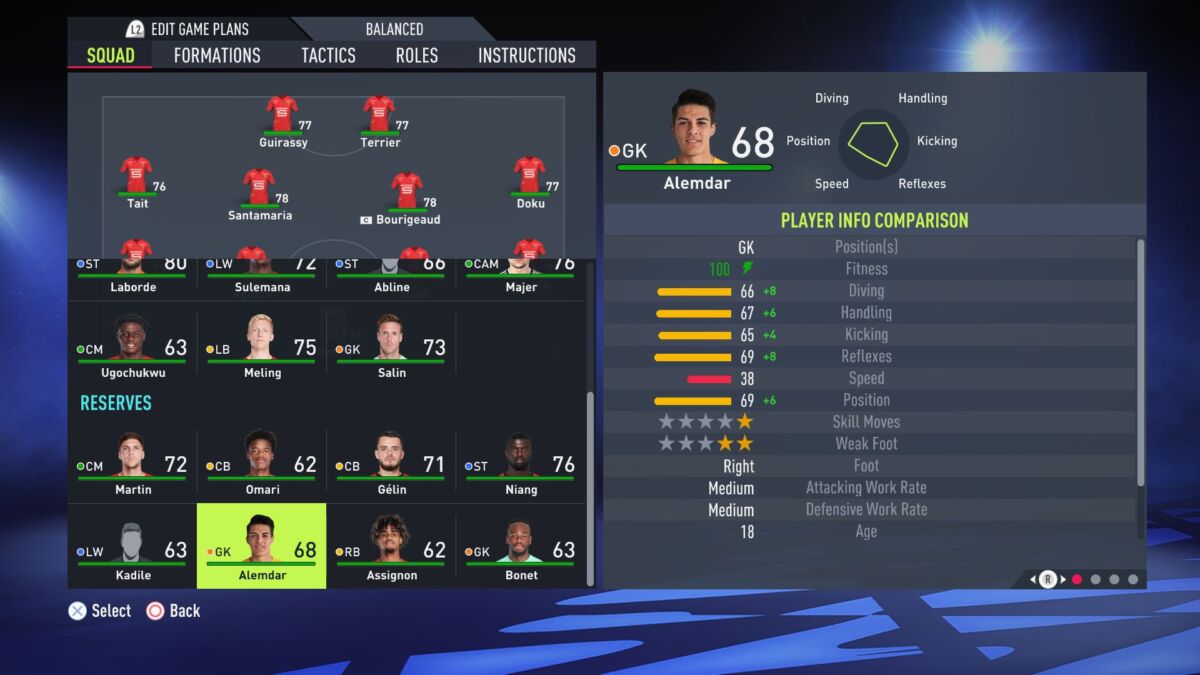Select the Squad tab
Viewport: 1200px width, 675px height.
point(110,55)
